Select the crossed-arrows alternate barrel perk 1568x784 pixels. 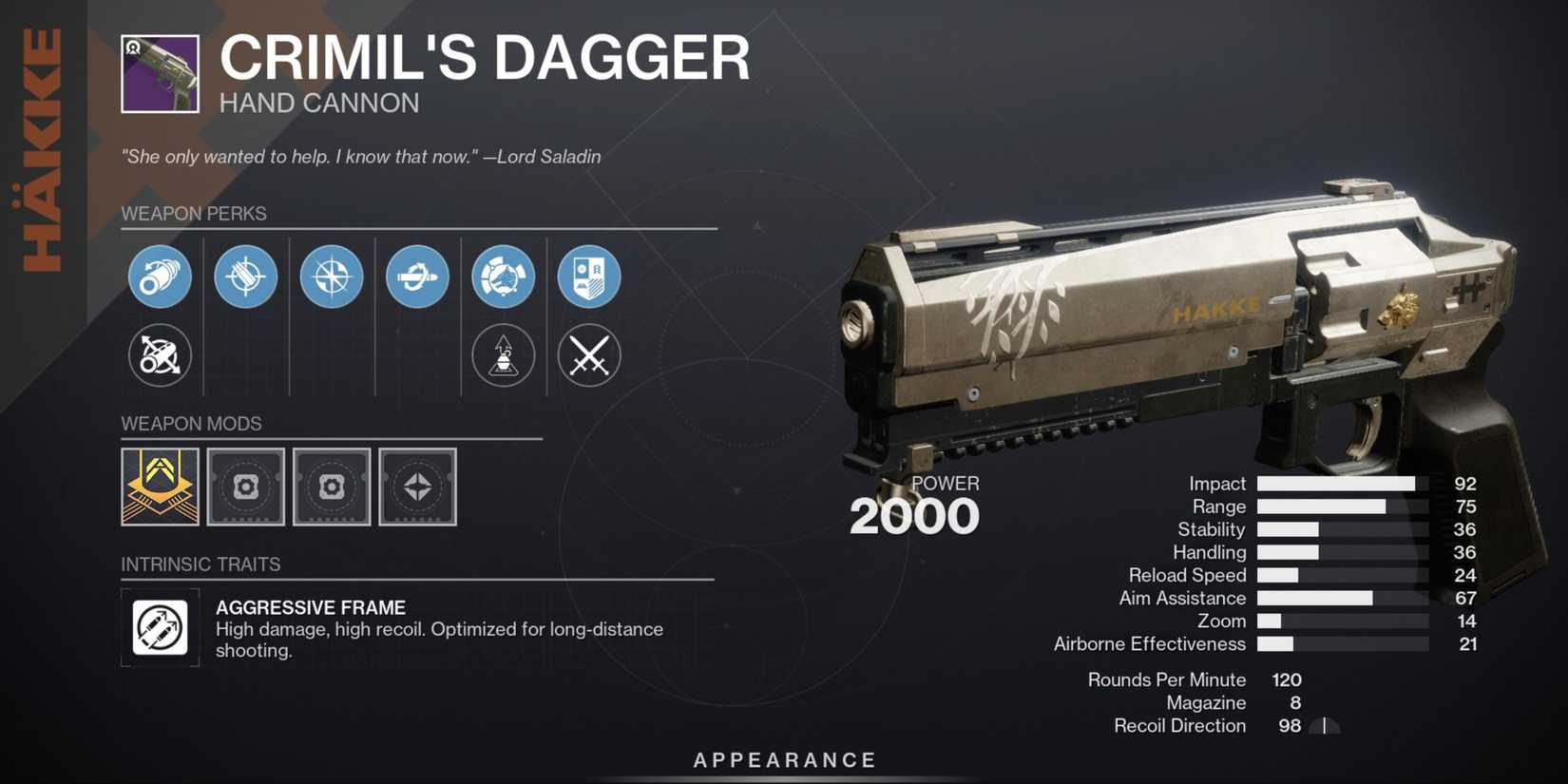click(x=160, y=356)
